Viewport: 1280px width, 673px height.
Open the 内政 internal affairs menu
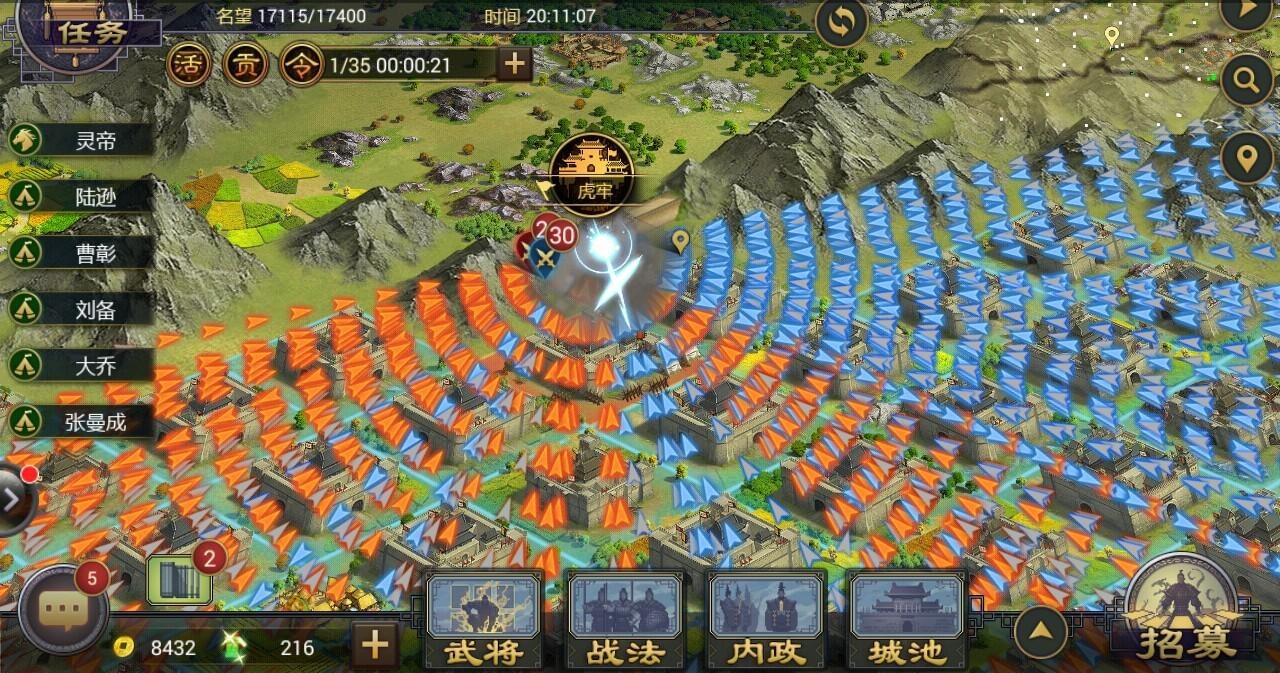(x=767, y=620)
